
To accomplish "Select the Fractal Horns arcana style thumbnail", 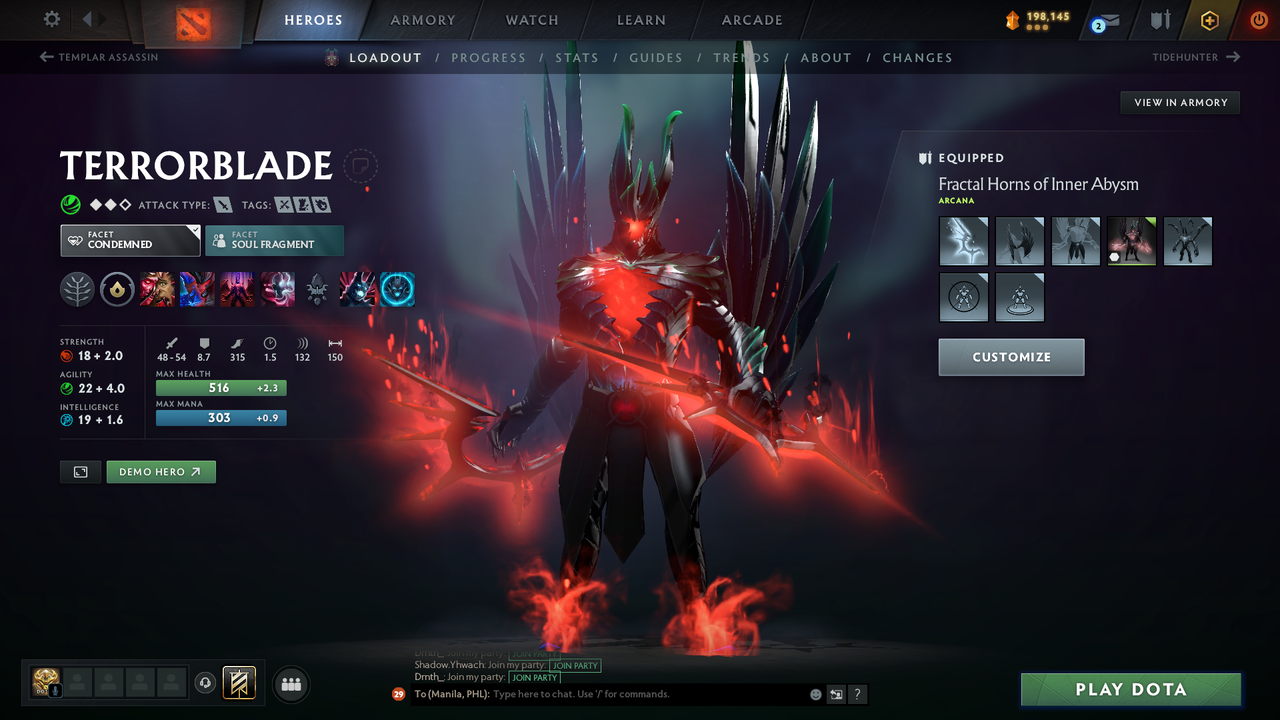I will point(1131,241).
